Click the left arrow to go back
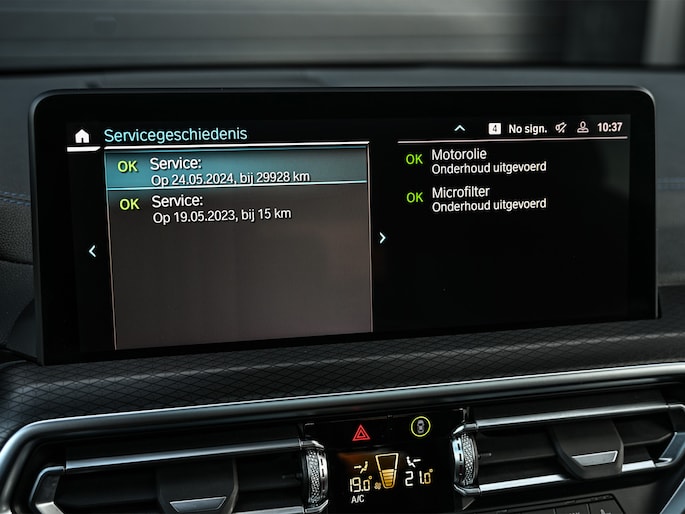Screen dimensions: 685x514 click(x=92, y=251)
